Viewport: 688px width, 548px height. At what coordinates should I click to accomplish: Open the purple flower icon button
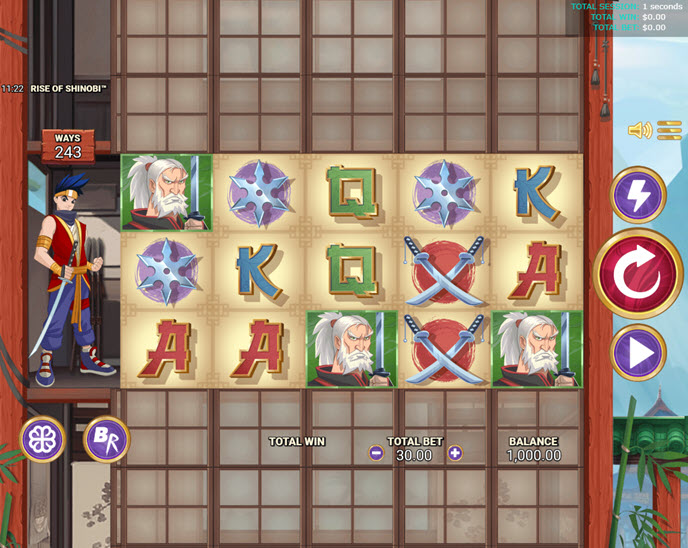(44, 438)
